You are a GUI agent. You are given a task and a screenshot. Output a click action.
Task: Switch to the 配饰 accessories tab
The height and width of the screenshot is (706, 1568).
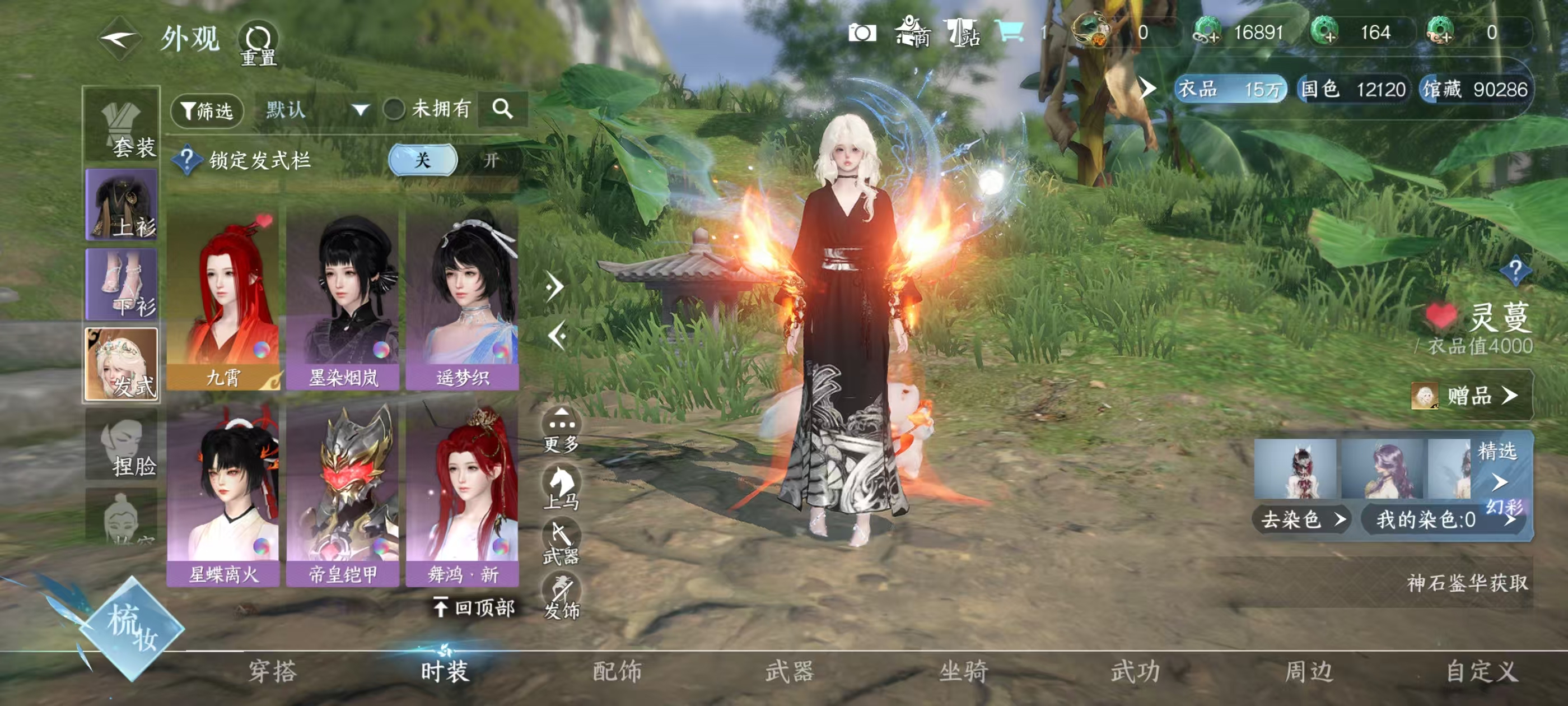(x=617, y=672)
